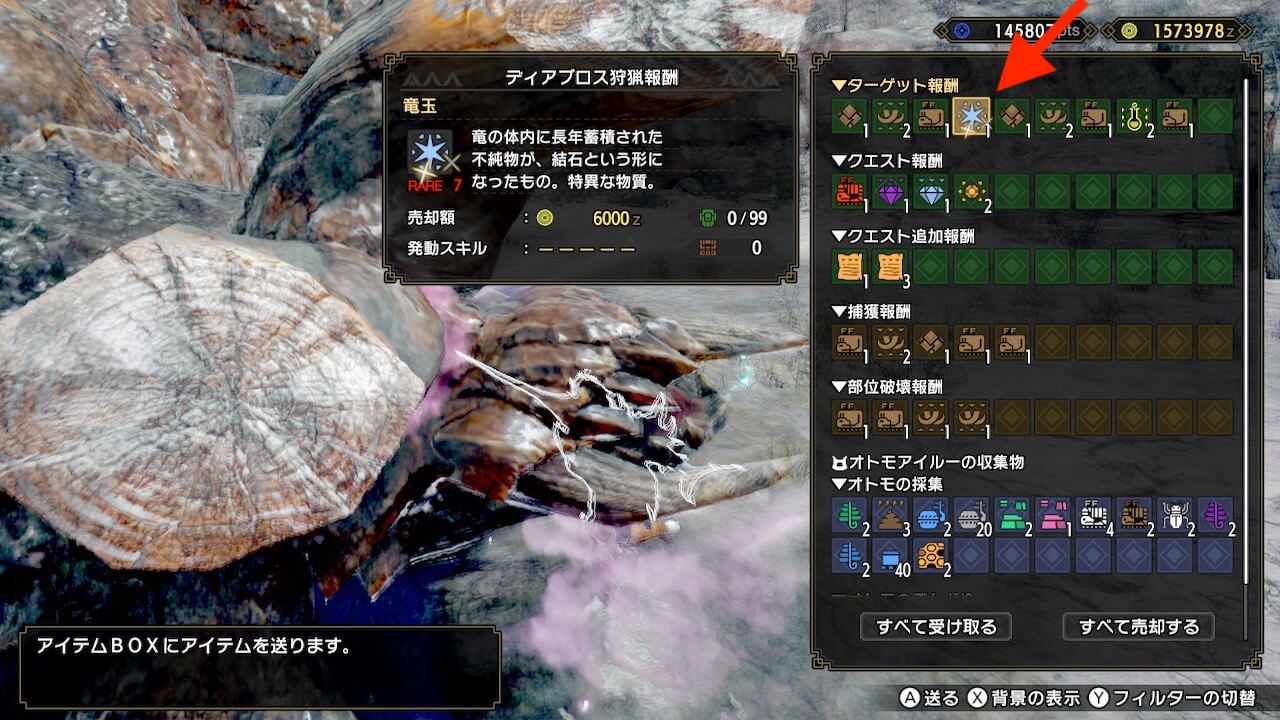Image resolution: width=1280 pixels, height=720 pixels.
Task: Select the red monster-part quest reward
Action: [849, 191]
